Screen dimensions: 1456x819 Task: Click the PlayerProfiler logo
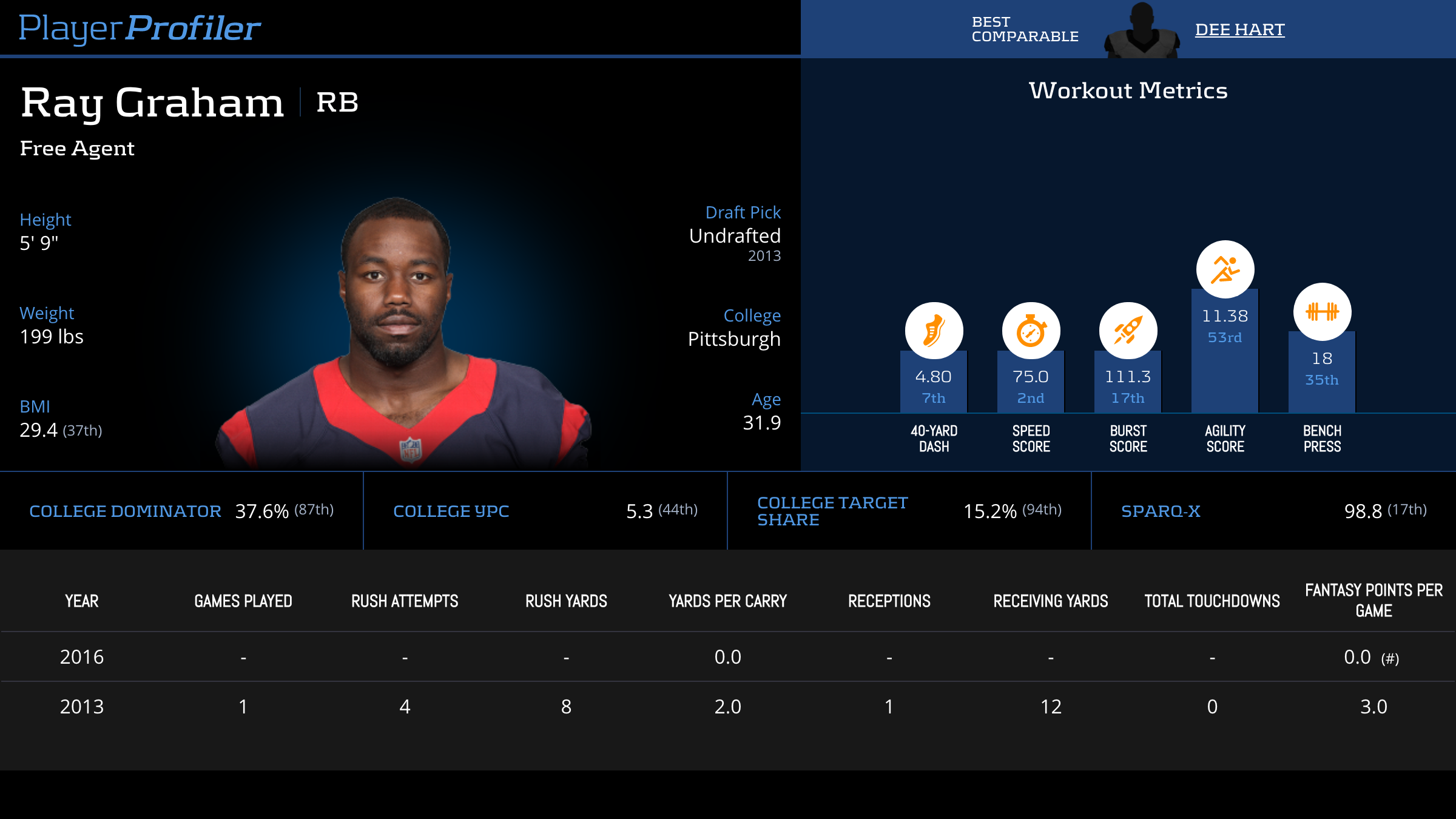pos(140,29)
